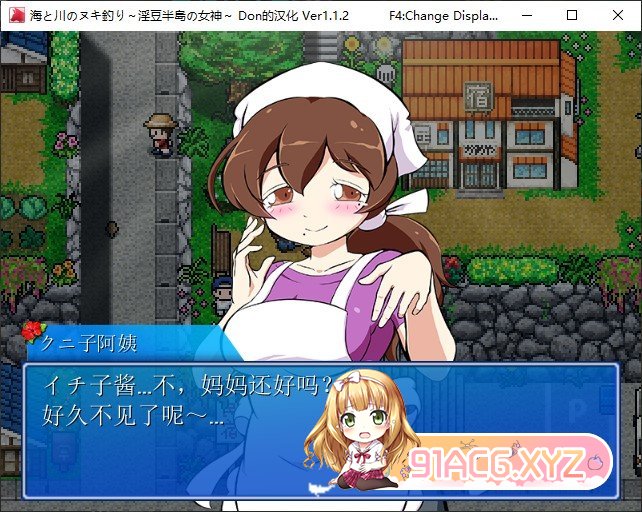Viewport: 642px width, 512px height.
Task: Close the game window
Action: (x=617, y=16)
